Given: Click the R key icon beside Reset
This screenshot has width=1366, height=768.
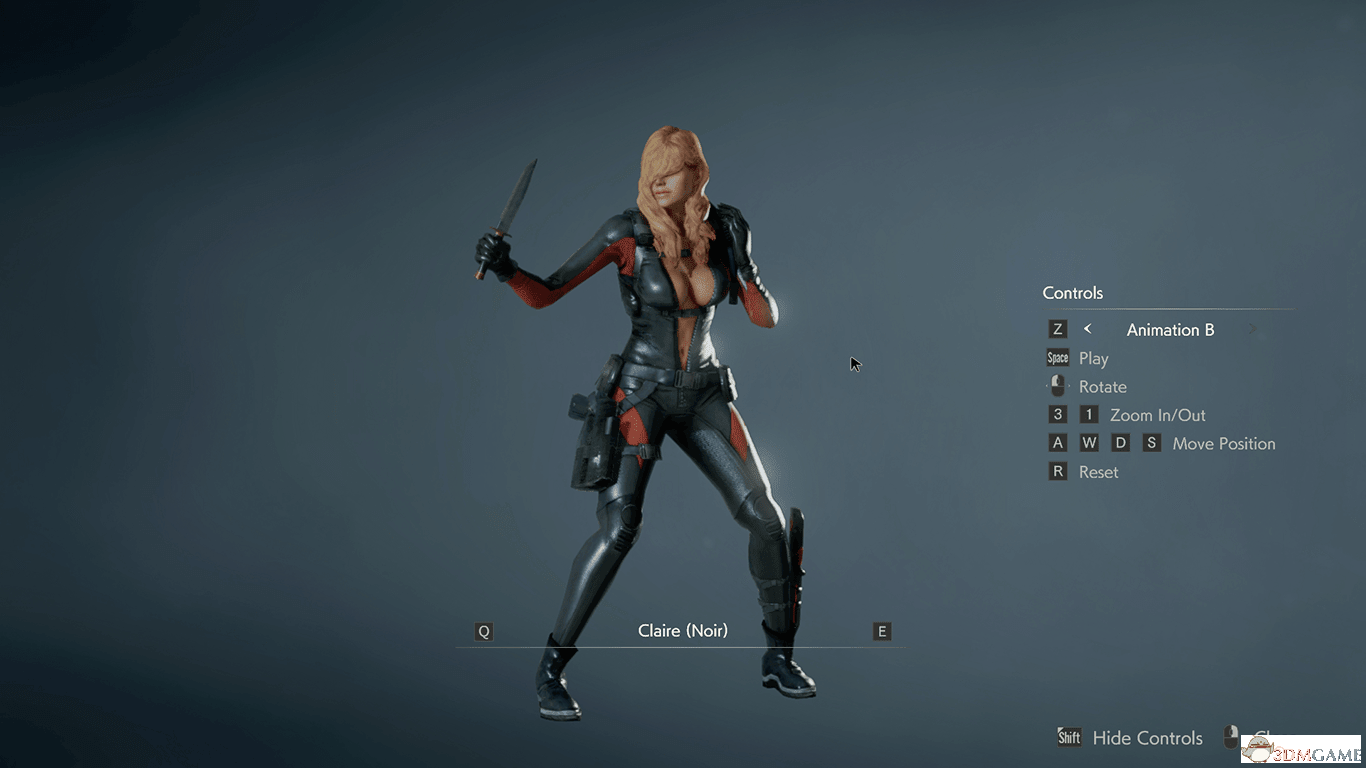Looking at the screenshot, I should (x=1057, y=471).
